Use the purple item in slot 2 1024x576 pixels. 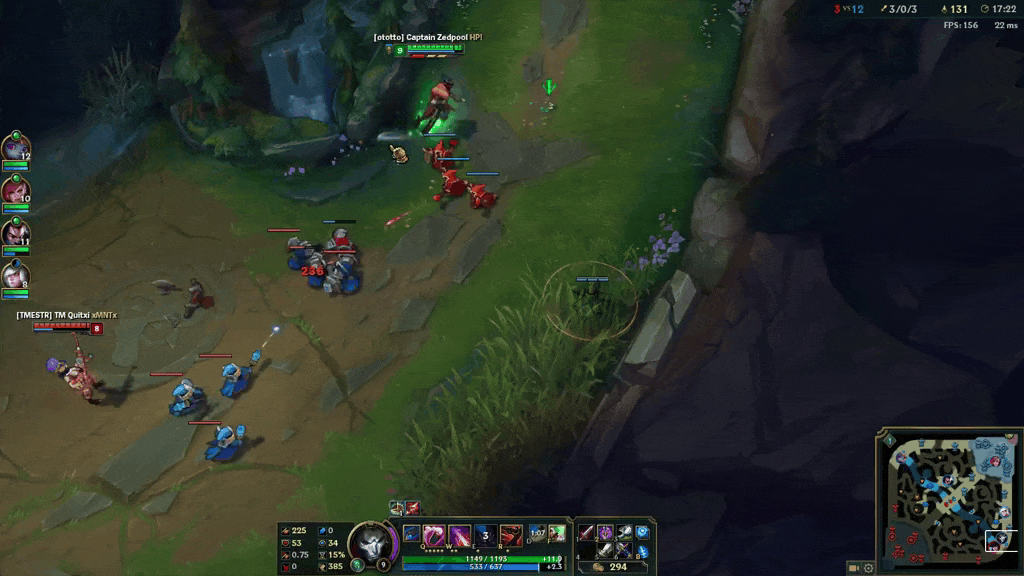click(x=606, y=532)
